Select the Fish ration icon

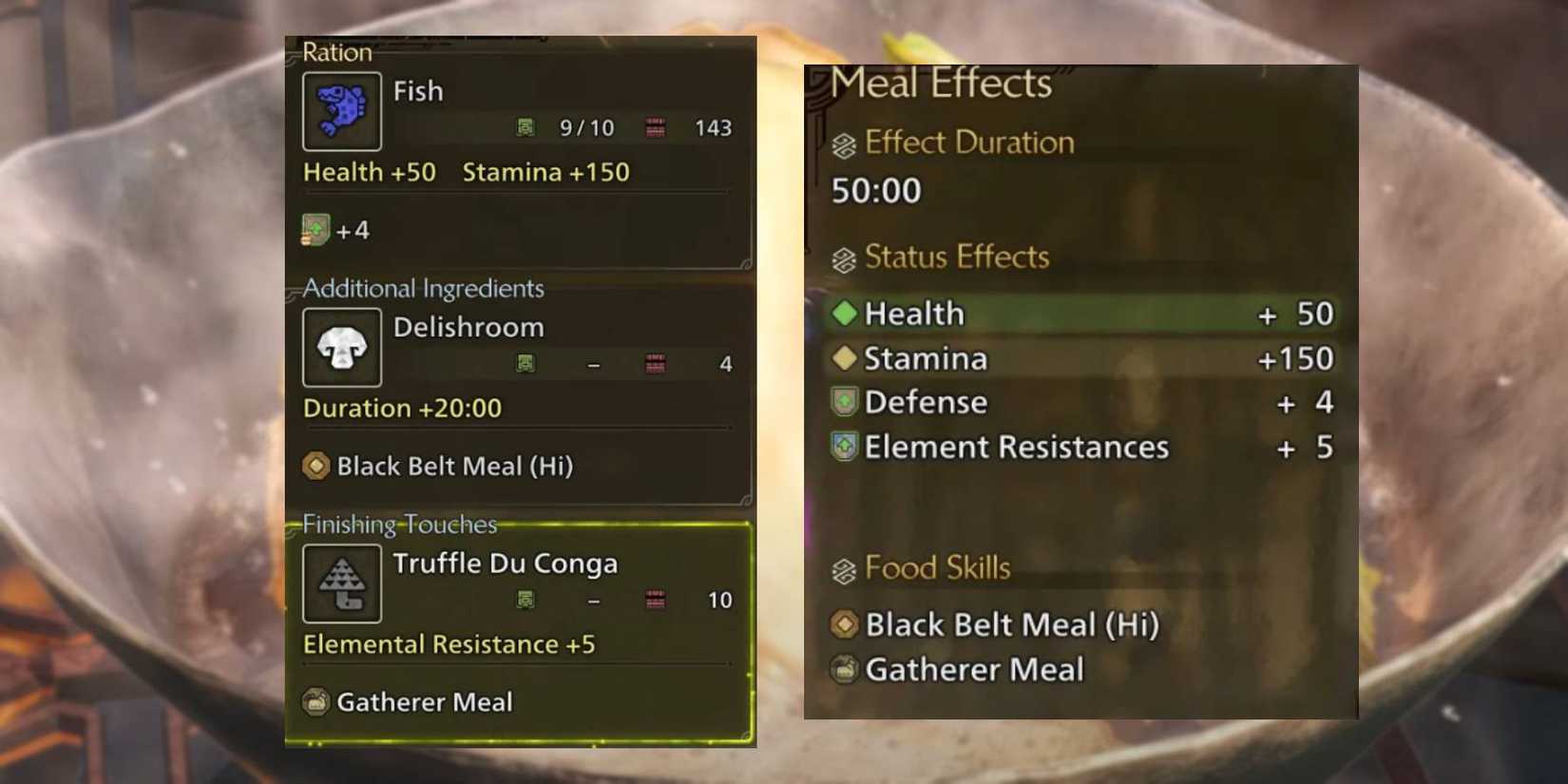click(x=342, y=110)
